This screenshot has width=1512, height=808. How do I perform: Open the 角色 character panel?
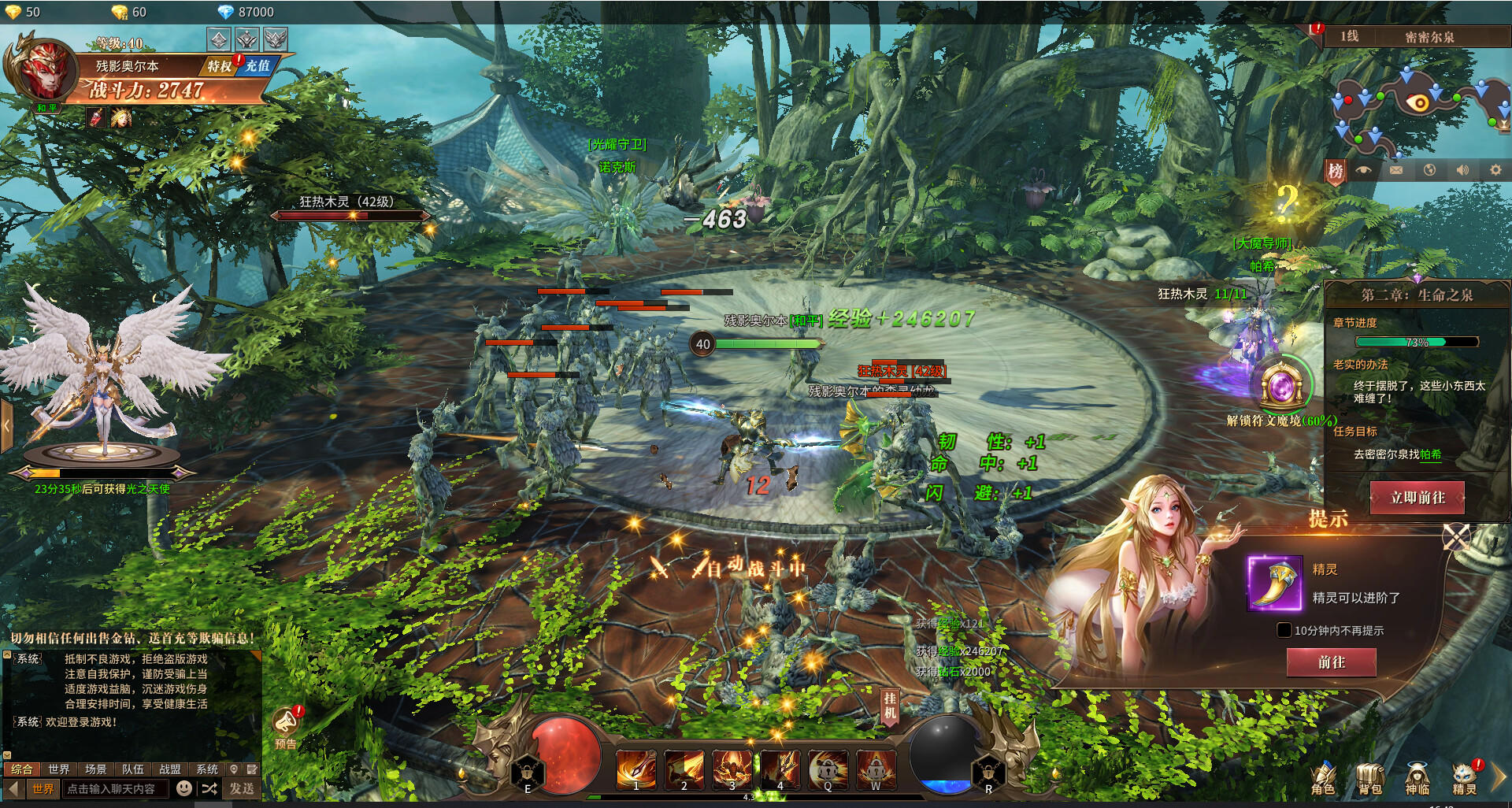[x=1323, y=778]
